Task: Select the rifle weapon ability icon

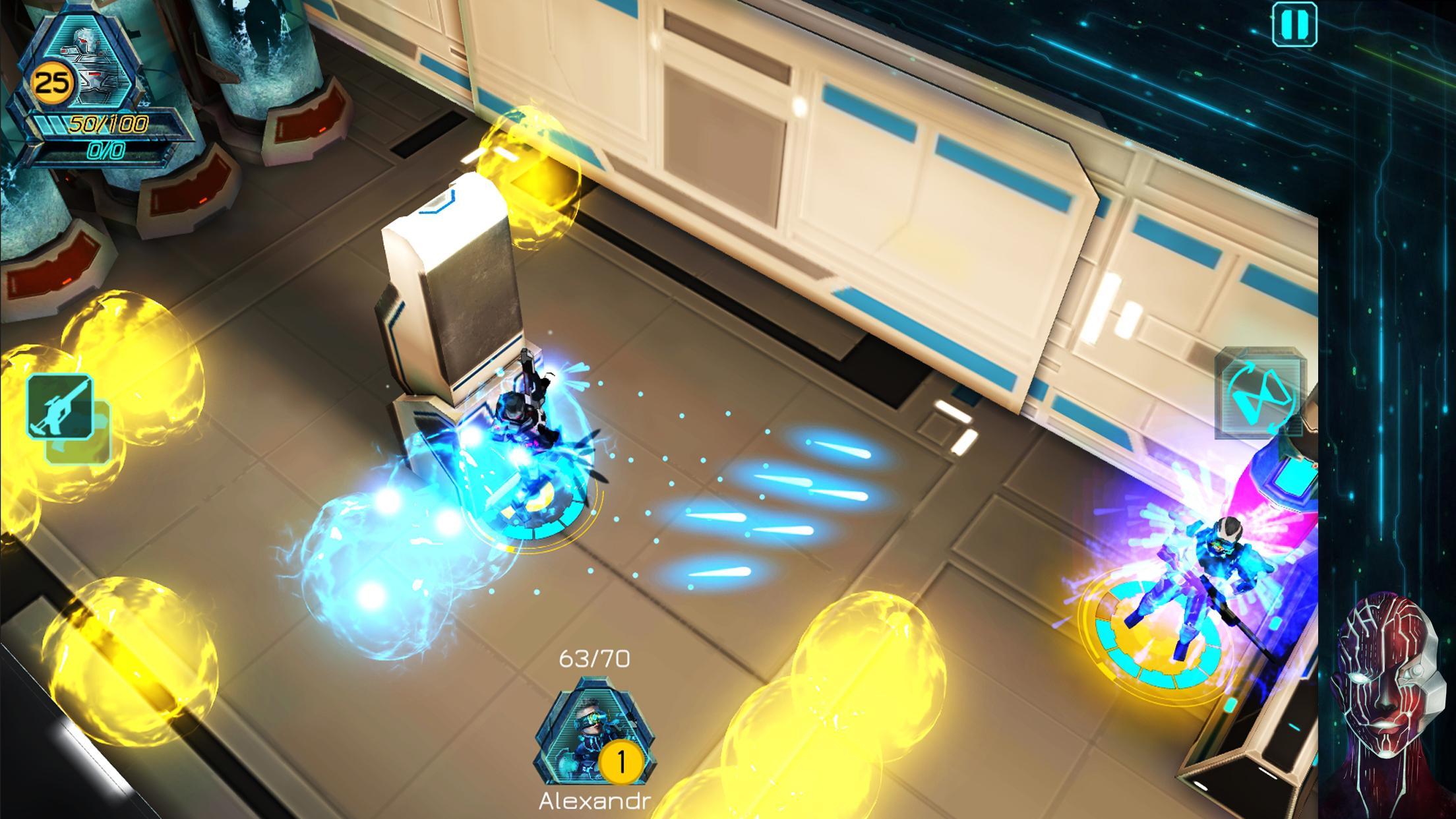Action: pos(61,406)
